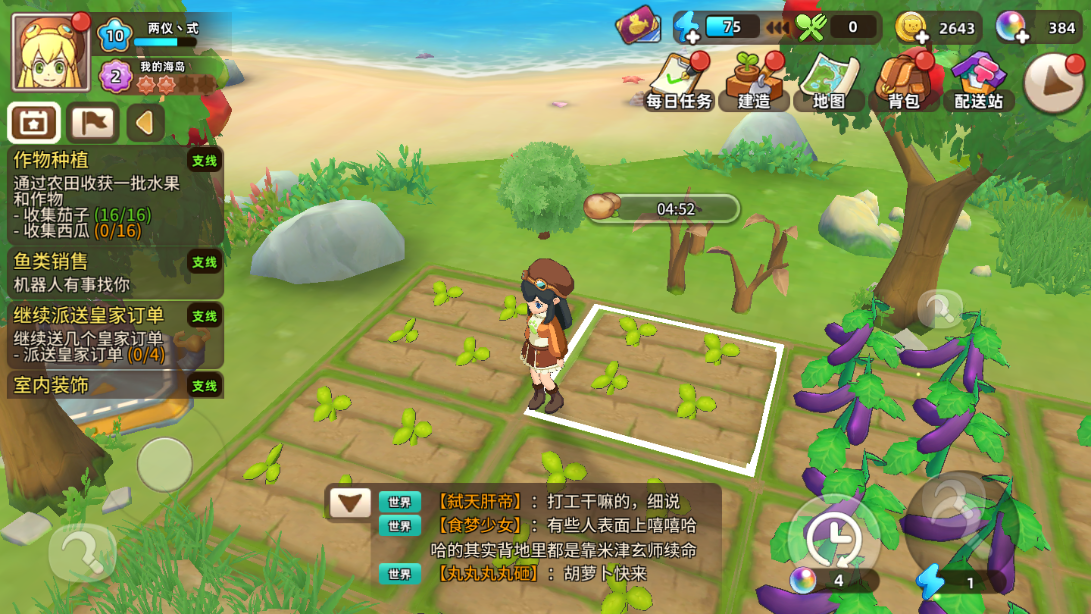Expand the world chat with the down-arrow button

(x=350, y=502)
